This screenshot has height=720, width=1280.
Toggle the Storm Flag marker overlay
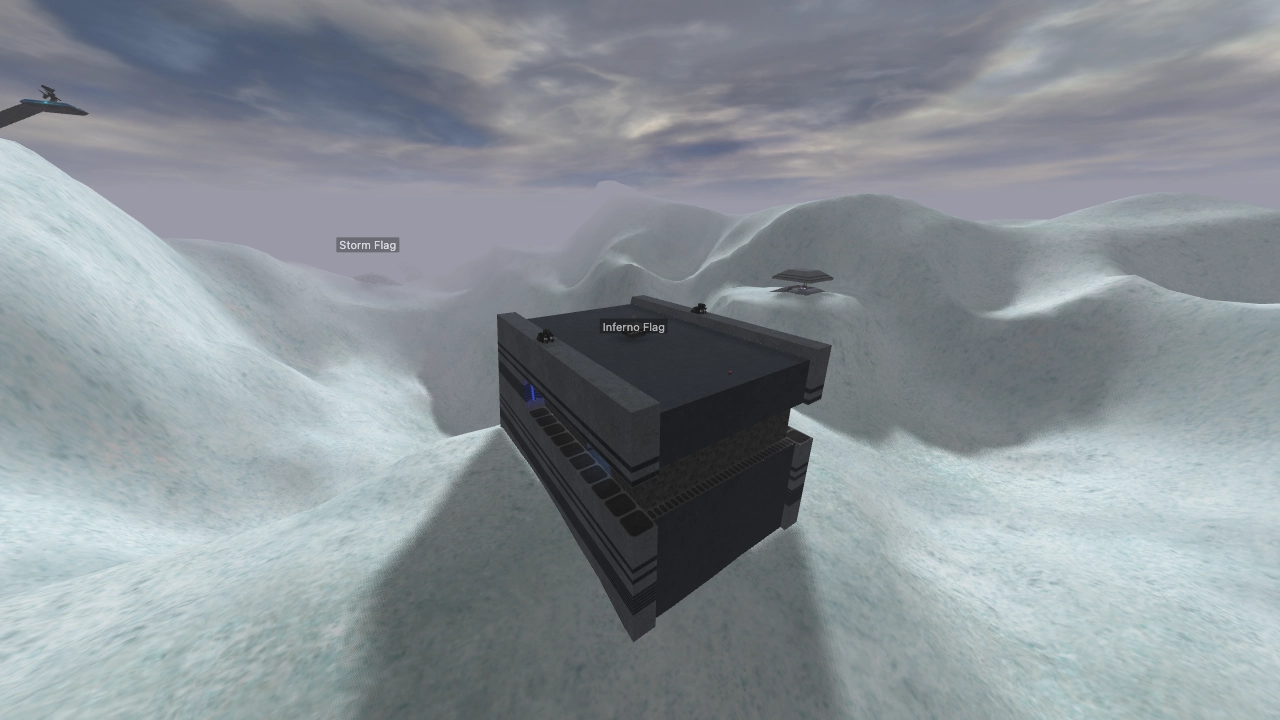coord(367,244)
